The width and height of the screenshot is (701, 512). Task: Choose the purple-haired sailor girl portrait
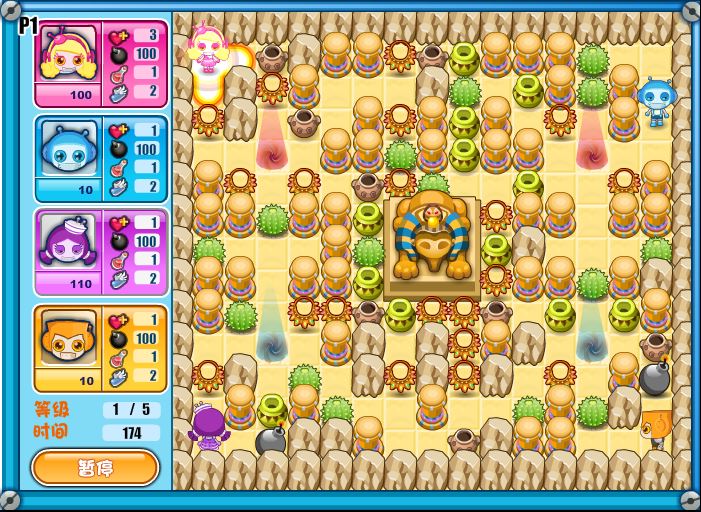[67, 243]
